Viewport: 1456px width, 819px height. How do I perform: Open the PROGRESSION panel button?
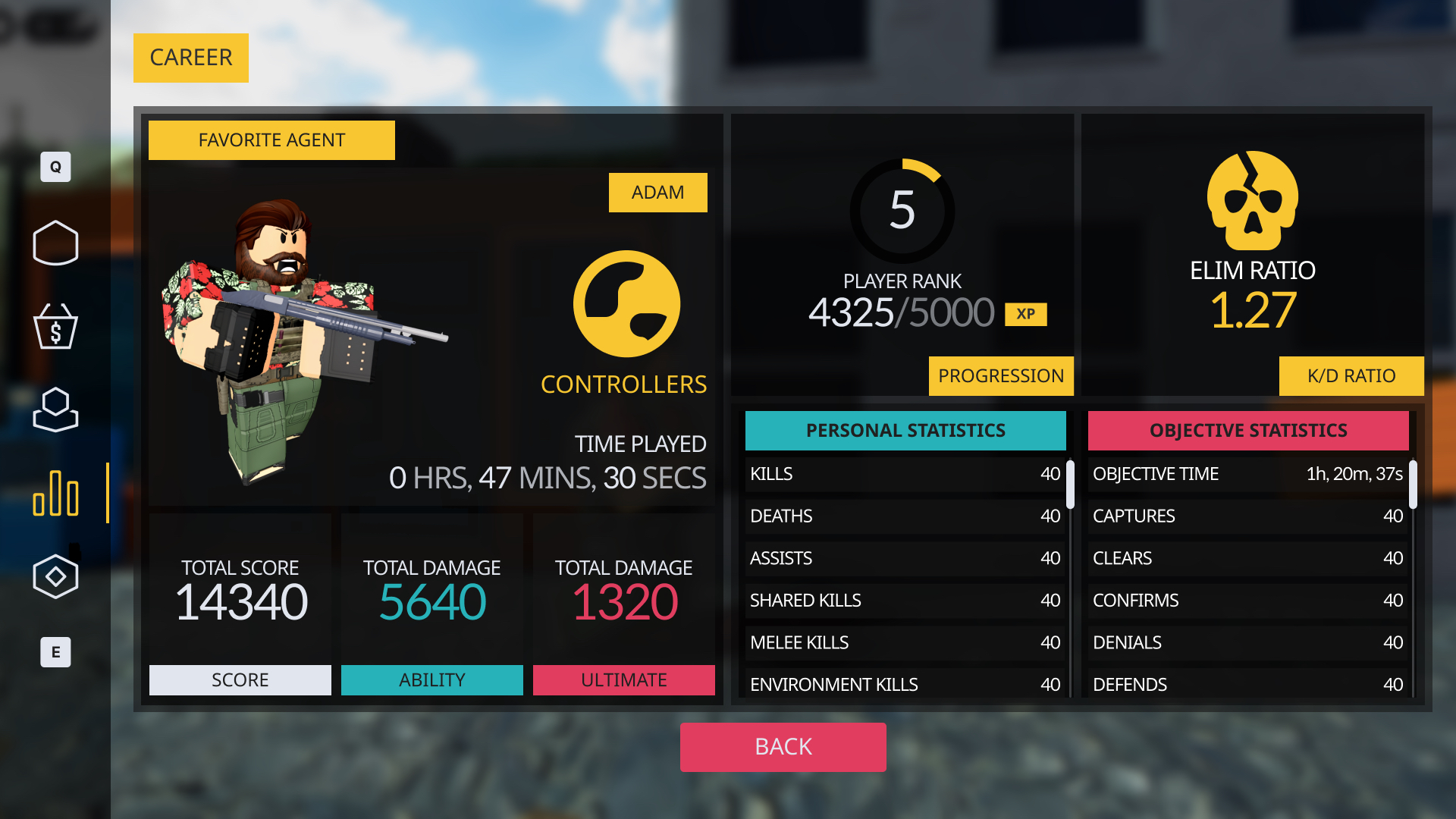coord(1000,376)
